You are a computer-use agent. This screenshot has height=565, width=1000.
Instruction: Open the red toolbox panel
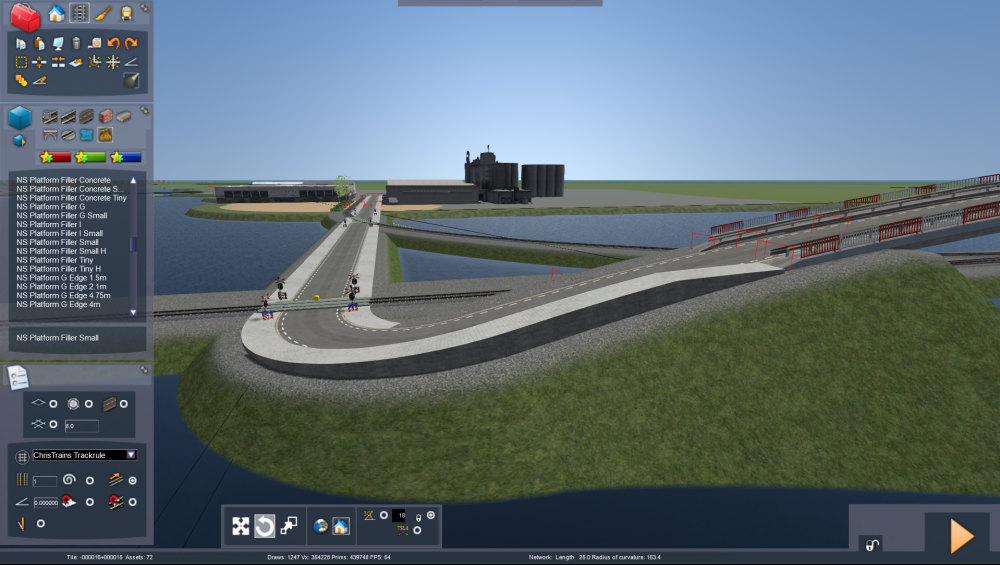25,16
